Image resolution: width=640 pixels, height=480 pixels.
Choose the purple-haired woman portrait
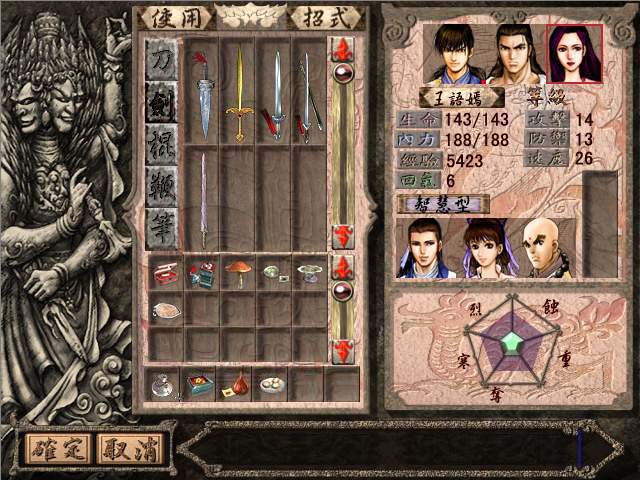coord(575,54)
